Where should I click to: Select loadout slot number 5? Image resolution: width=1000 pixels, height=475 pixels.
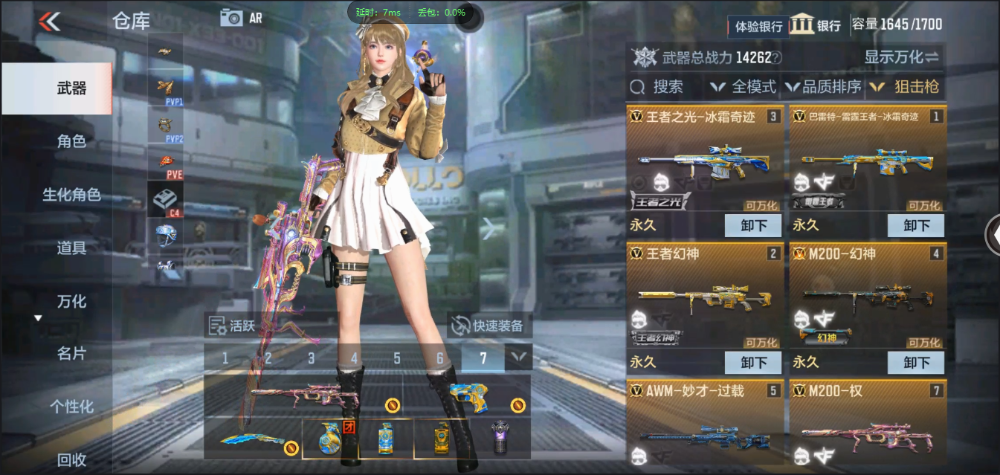[x=397, y=358]
